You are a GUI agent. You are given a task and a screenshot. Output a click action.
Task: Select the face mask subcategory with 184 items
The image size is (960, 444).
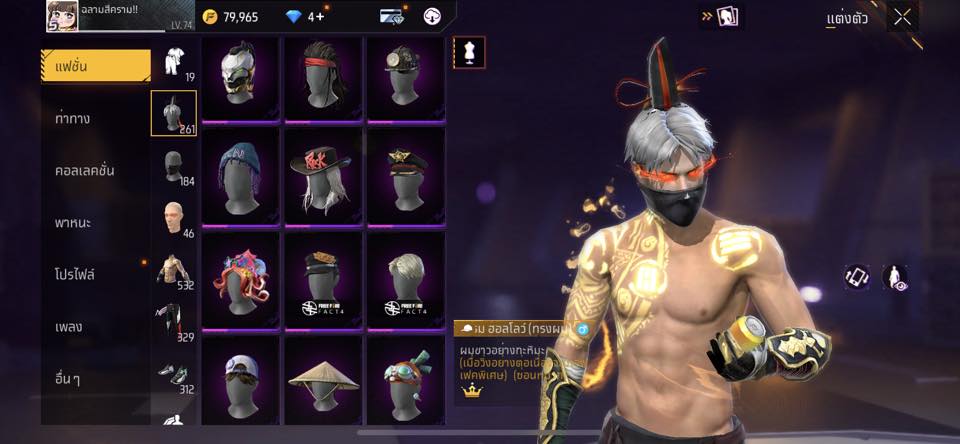point(174,167)
